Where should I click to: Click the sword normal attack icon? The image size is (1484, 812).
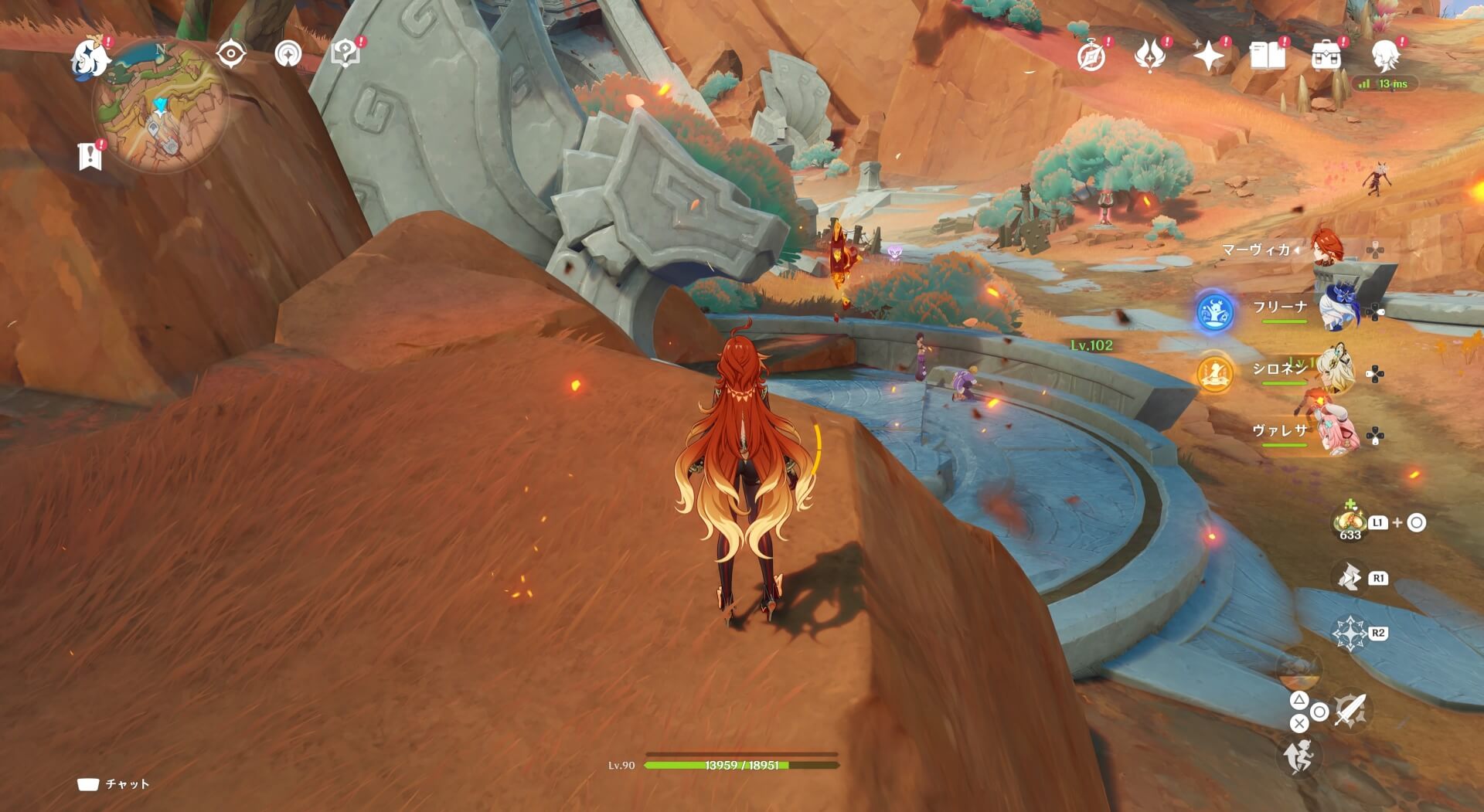(1350, 711)
